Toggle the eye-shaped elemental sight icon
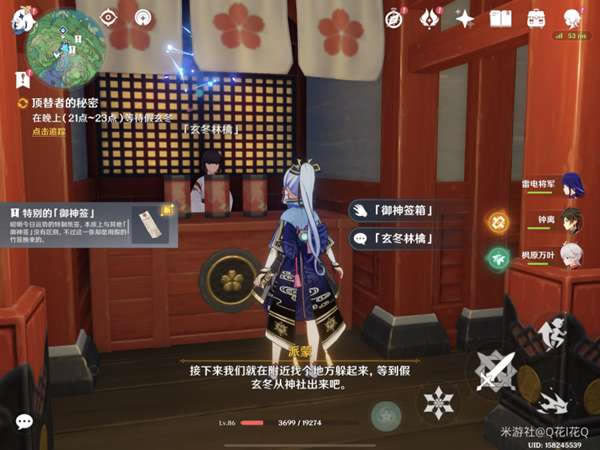 point(110,18)
